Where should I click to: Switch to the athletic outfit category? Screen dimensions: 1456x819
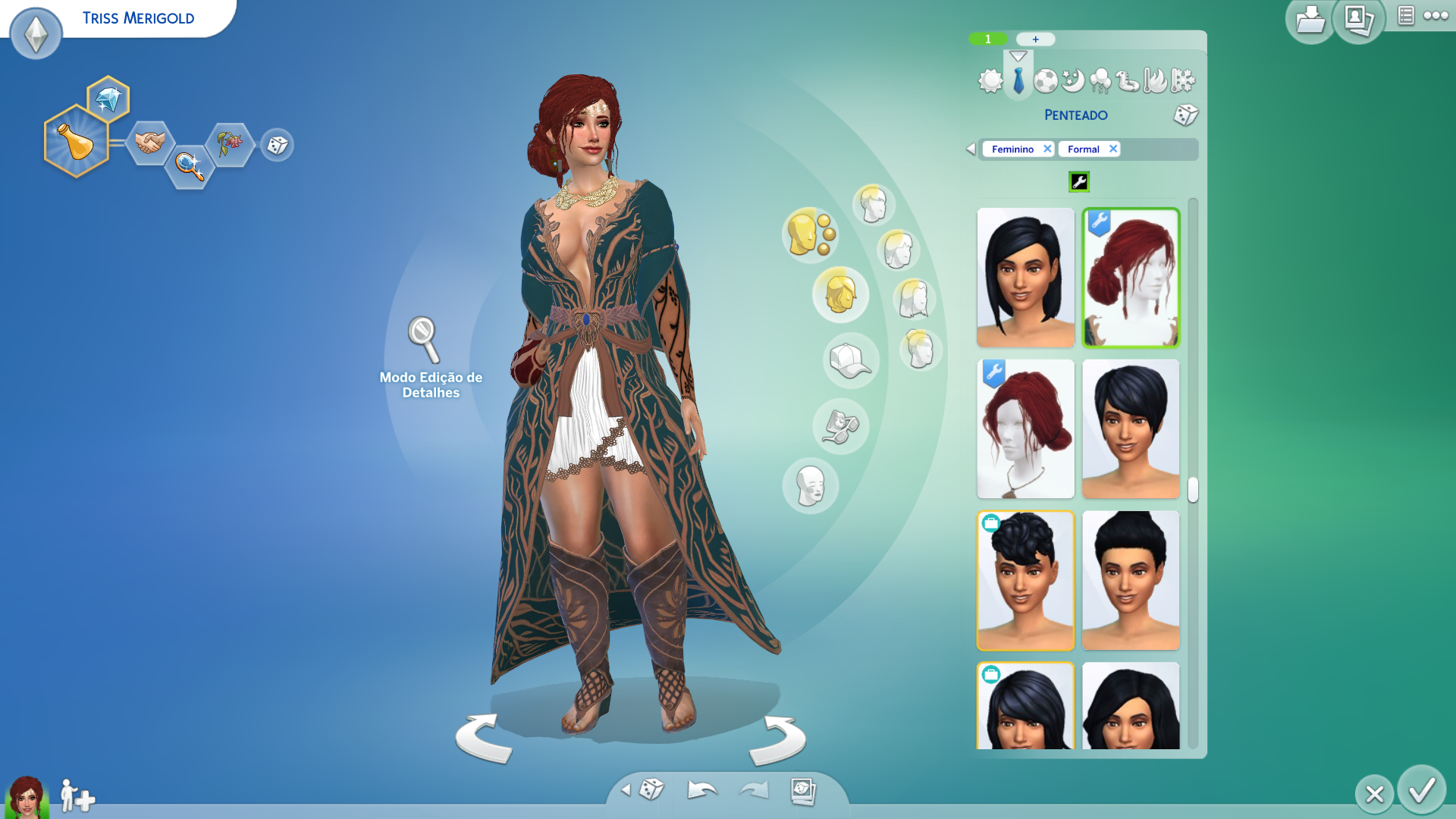click(1046, 80)
